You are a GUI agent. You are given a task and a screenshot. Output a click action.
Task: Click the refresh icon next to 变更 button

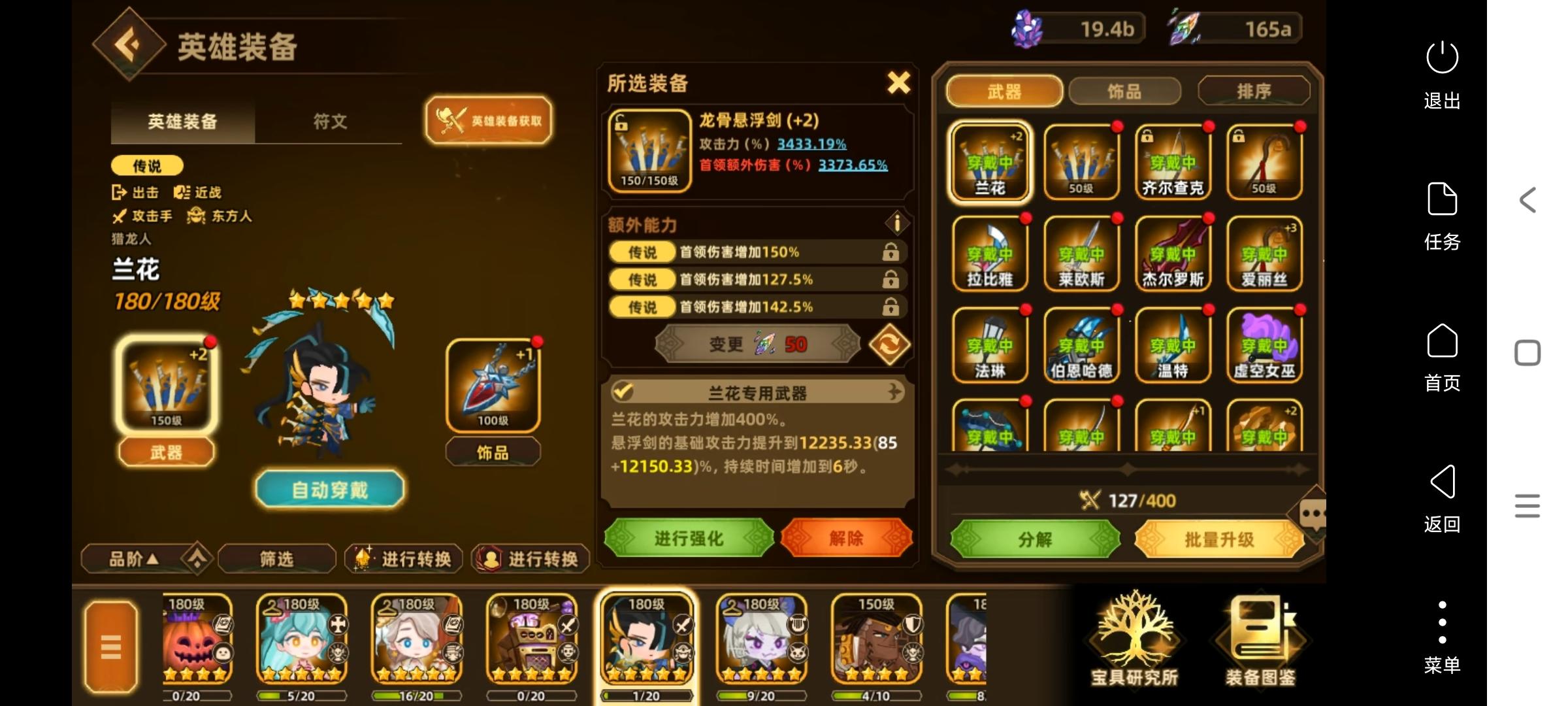point(890,345)
